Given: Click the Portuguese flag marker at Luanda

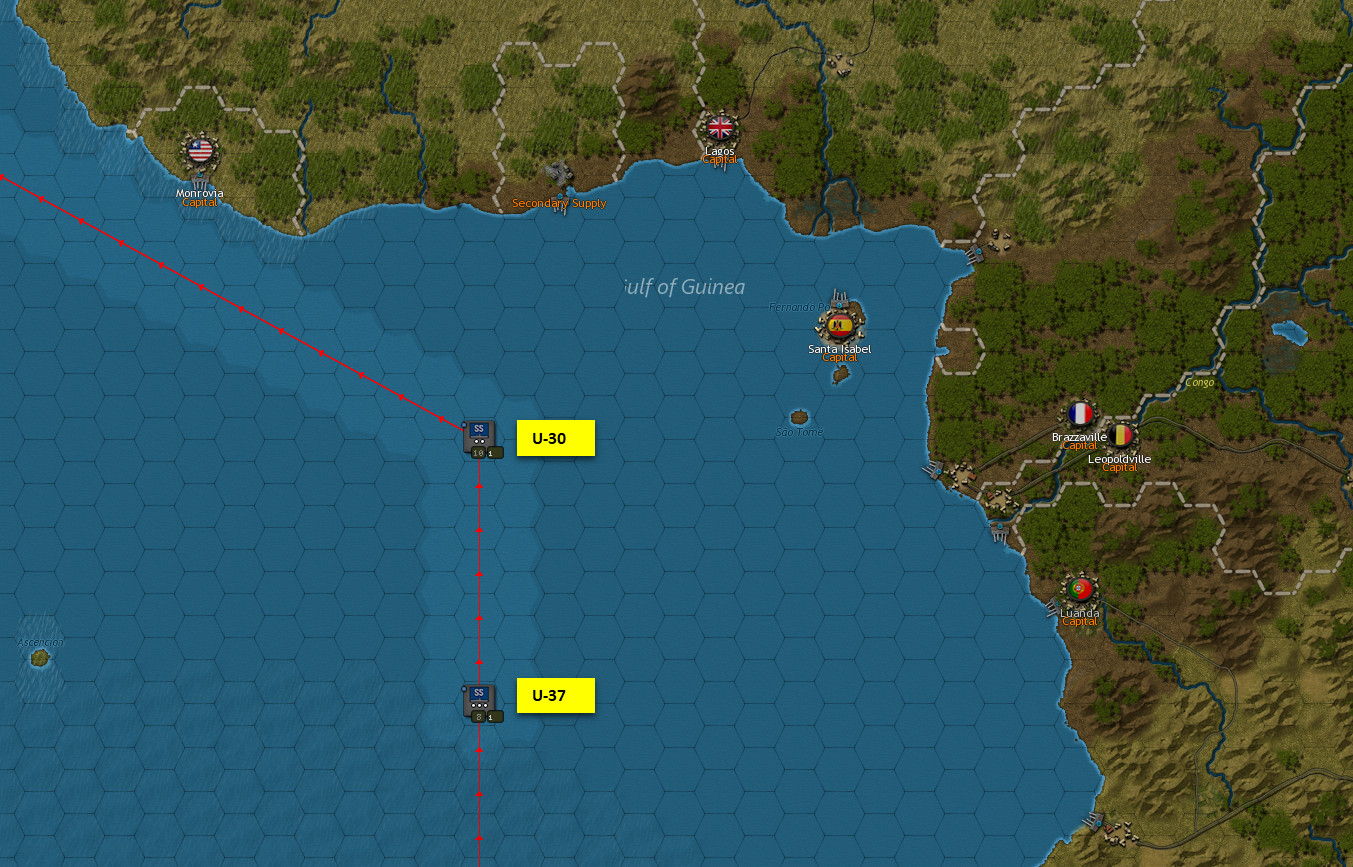Looking at the screenshot, I should click(1078, 588).
